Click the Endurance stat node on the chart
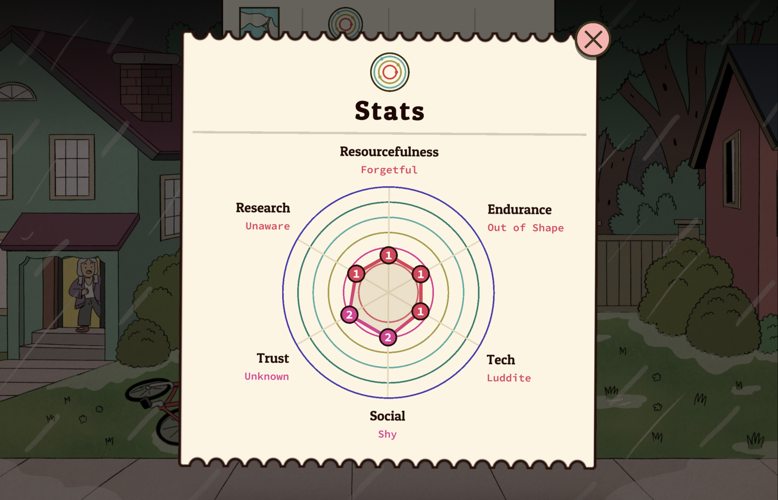This screenshot has width=778, height=500. coord(421,274)
